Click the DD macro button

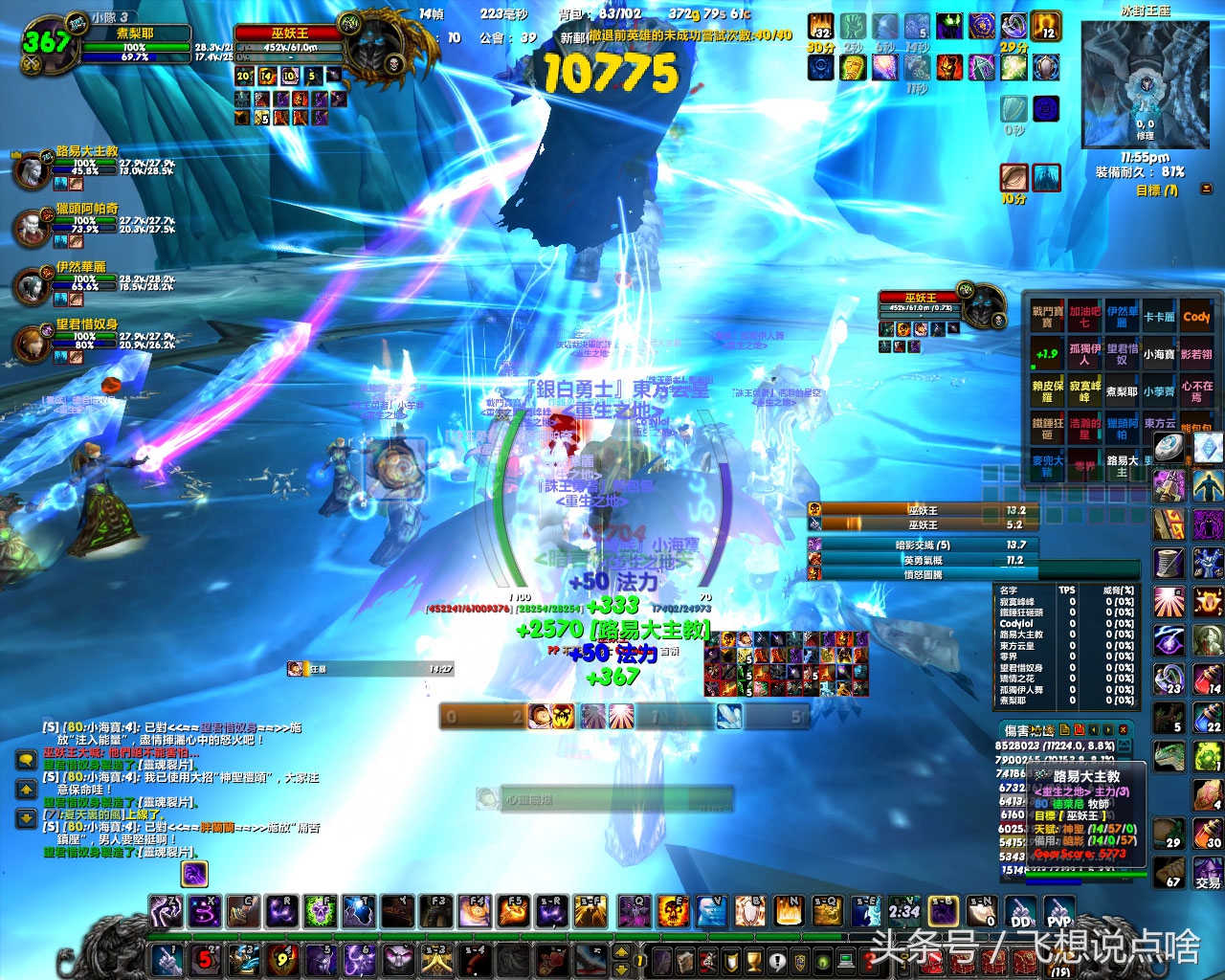1021,913
